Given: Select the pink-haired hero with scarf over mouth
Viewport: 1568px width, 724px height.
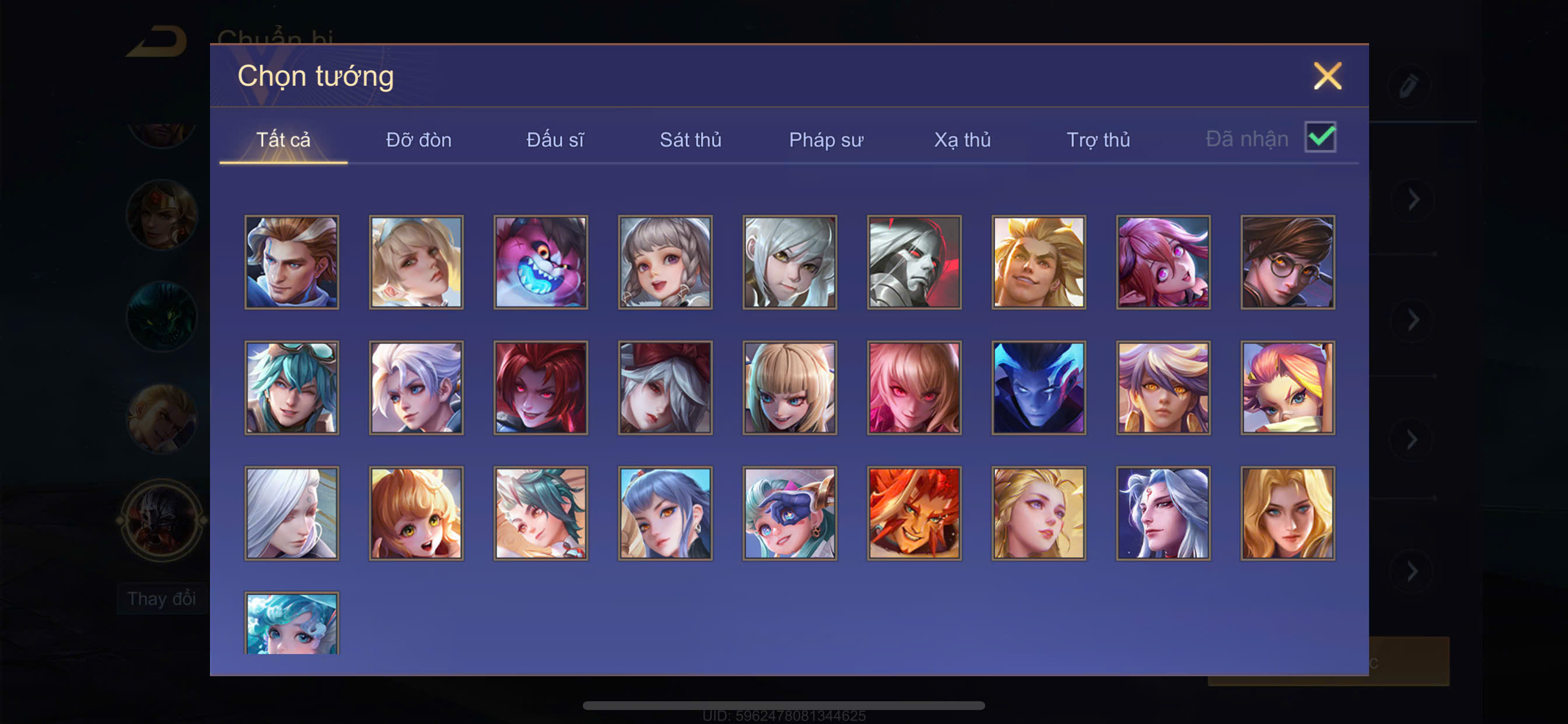Looking at the screenshot, I should 1287,388.
